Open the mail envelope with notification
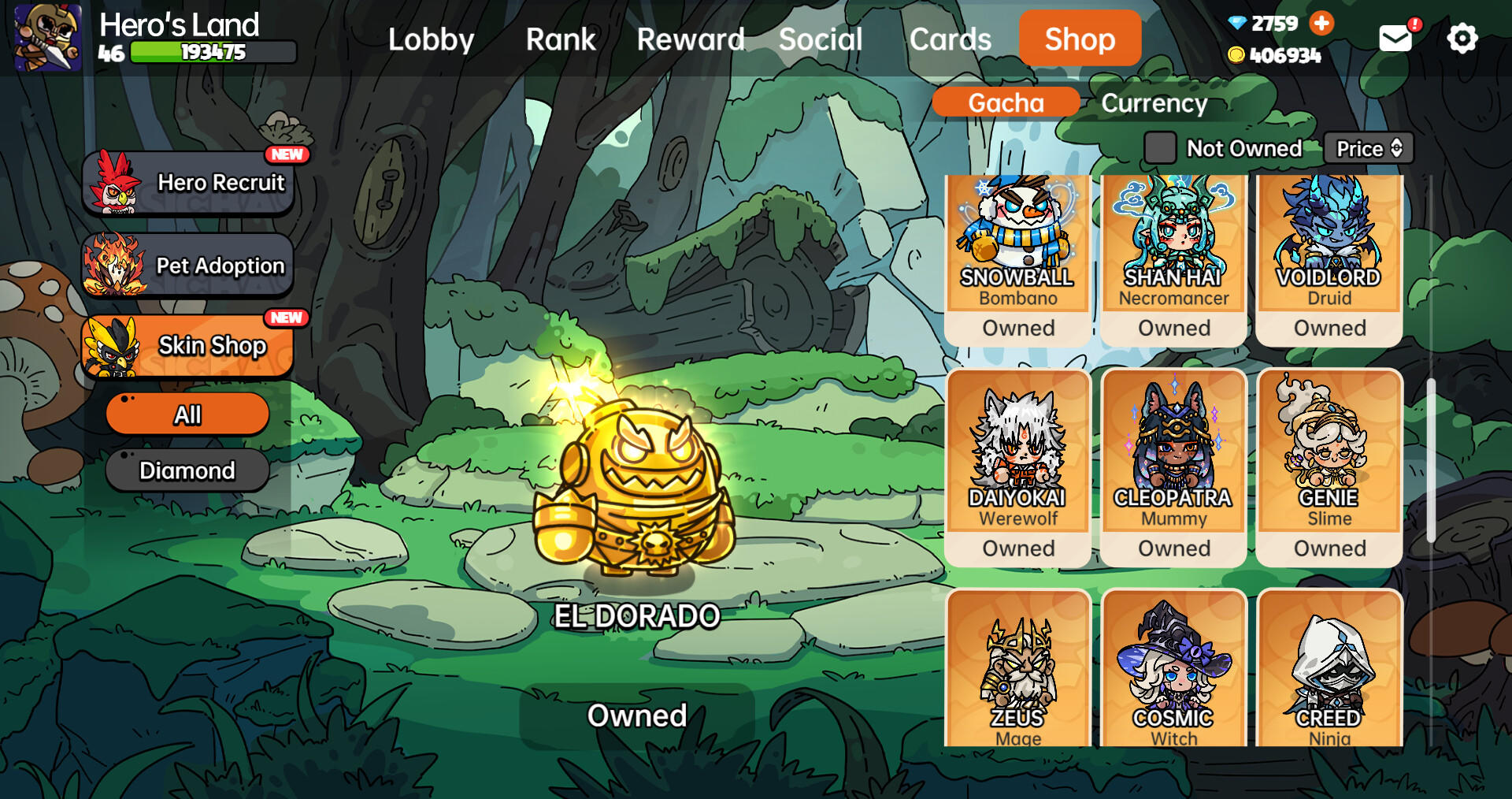 1395,37
